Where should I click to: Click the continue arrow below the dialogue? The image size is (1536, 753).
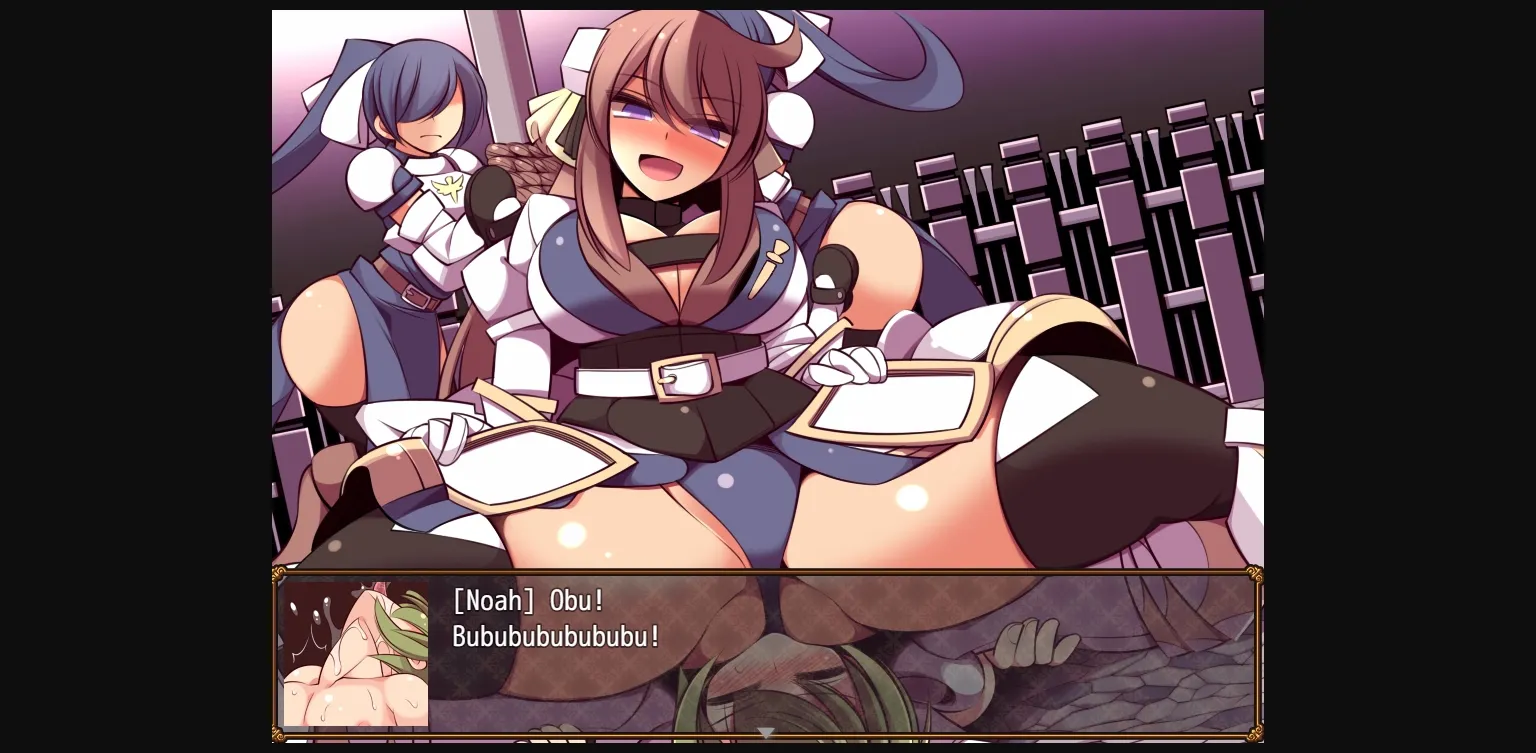coord(766,732)
